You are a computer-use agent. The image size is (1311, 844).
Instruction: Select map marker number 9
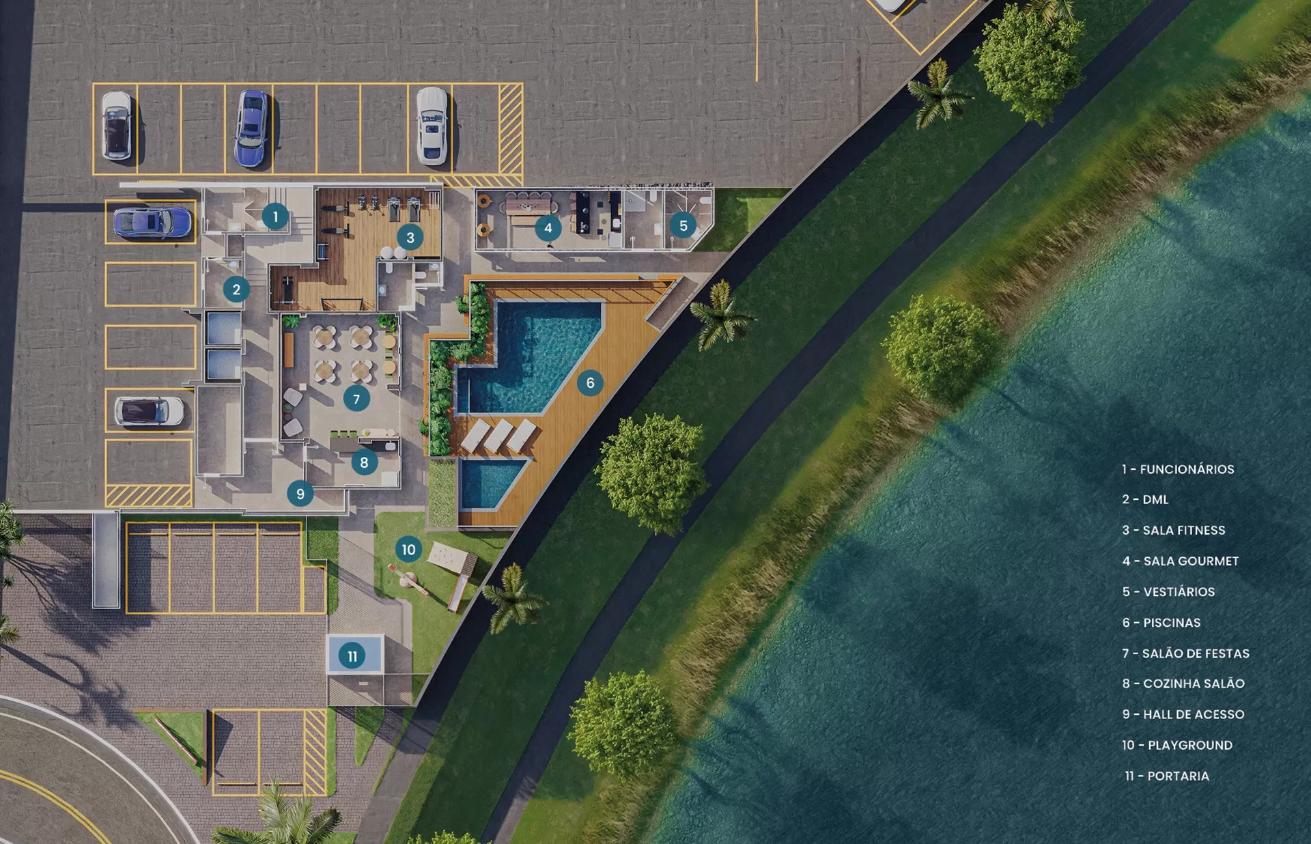coord(300,492)
